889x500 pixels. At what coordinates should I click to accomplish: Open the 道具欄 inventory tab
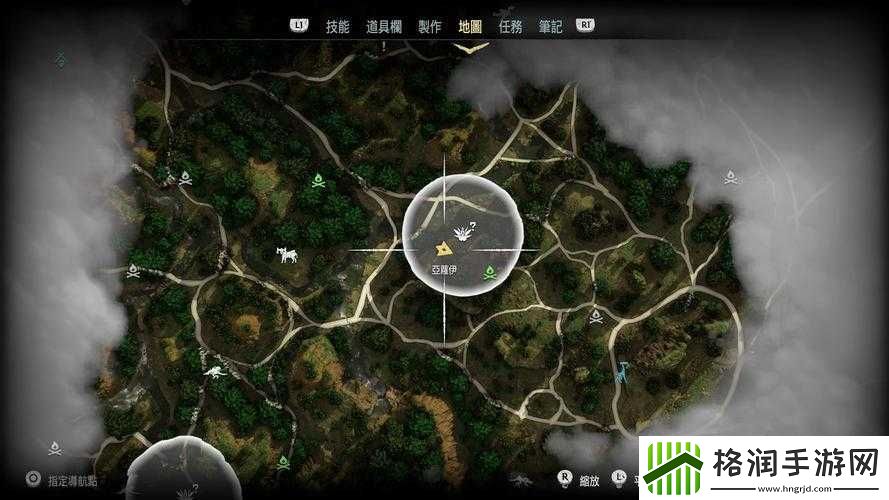pos(384,27)
